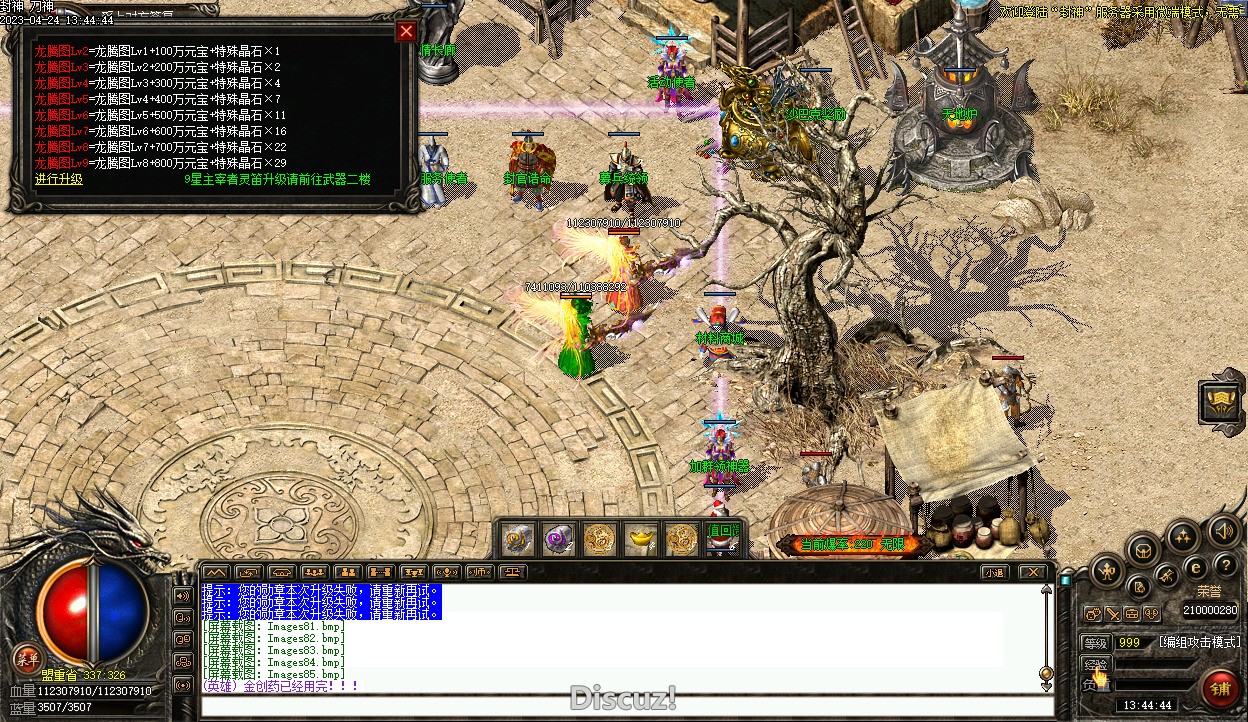1248x722 pixels.
Task: Select the gold ingot hotbar slot
Action: coord(640,539)
